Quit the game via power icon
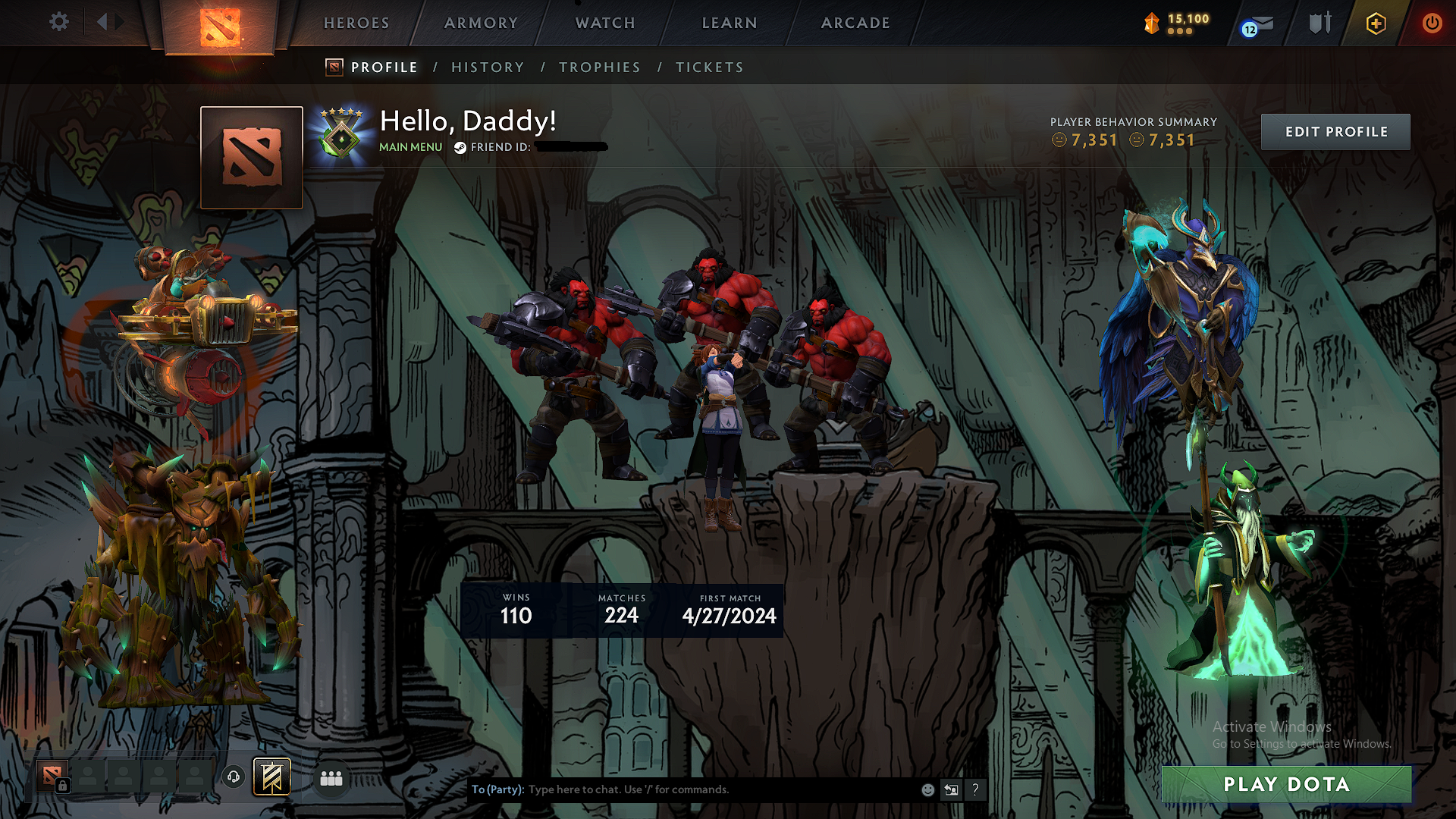1456x819 pixels. (x=1432, y=23)
